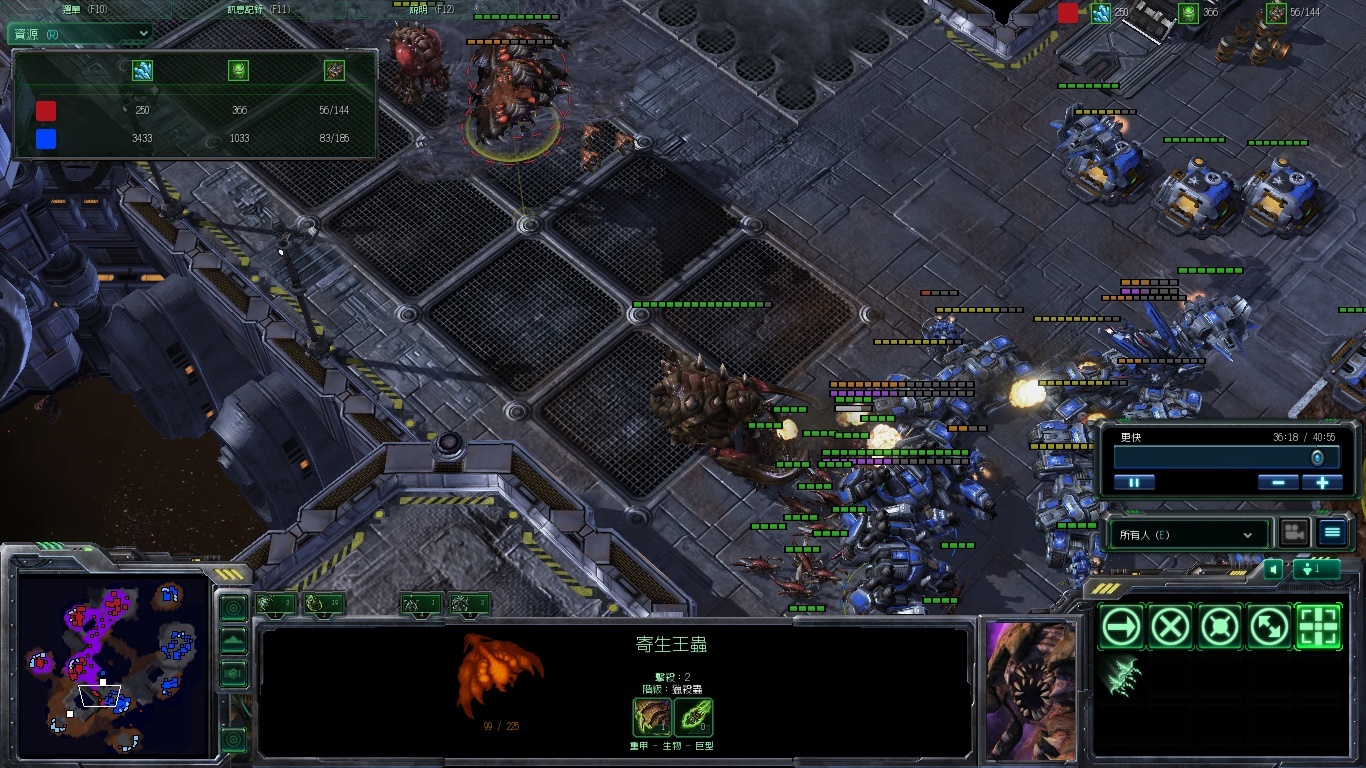The height and width of the screenshot is (768, 1366).
Task: Click the Move command arrow icon
Action: (1120, 627)
